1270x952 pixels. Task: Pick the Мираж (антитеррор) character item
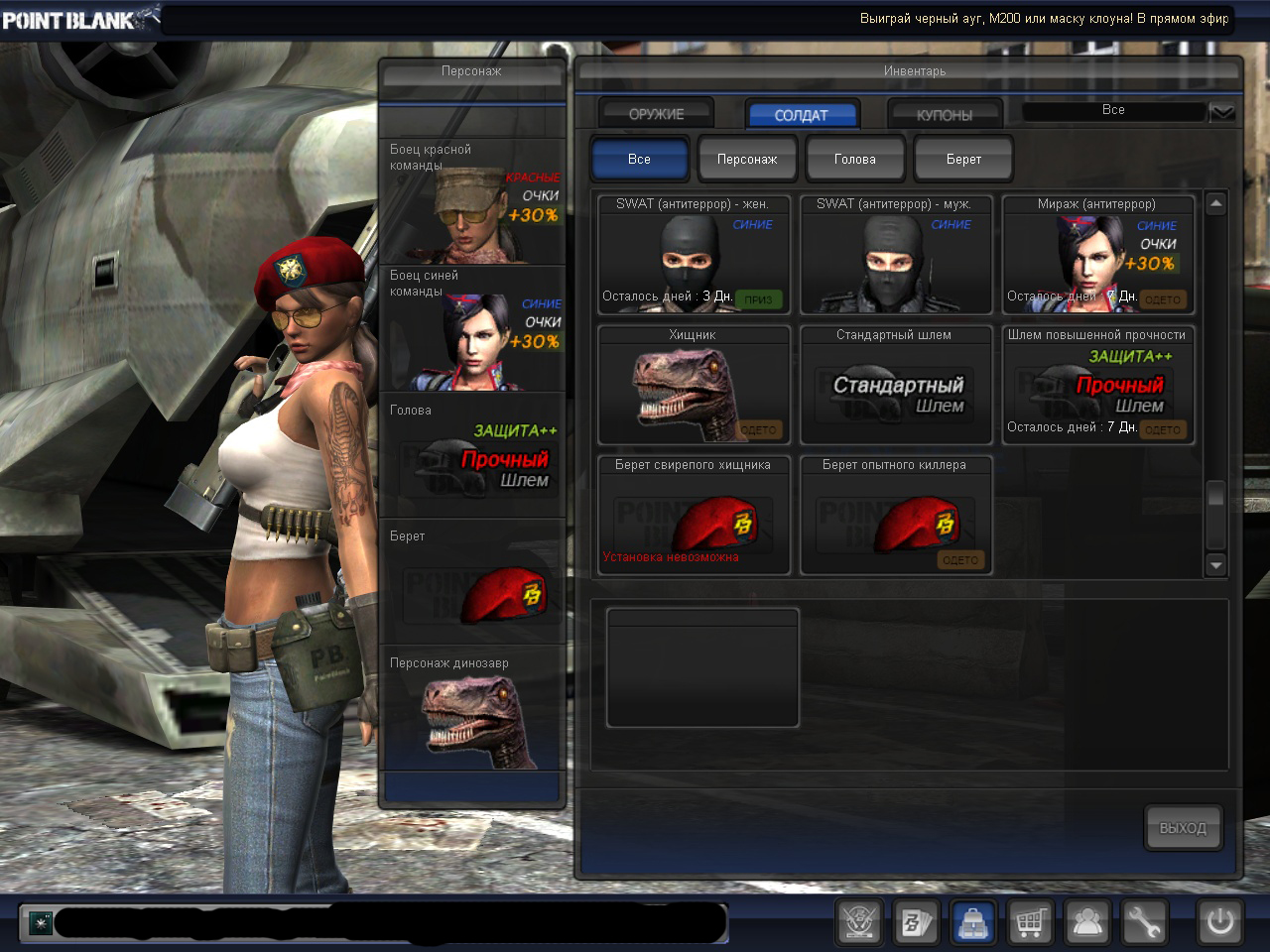point(1097,255)
